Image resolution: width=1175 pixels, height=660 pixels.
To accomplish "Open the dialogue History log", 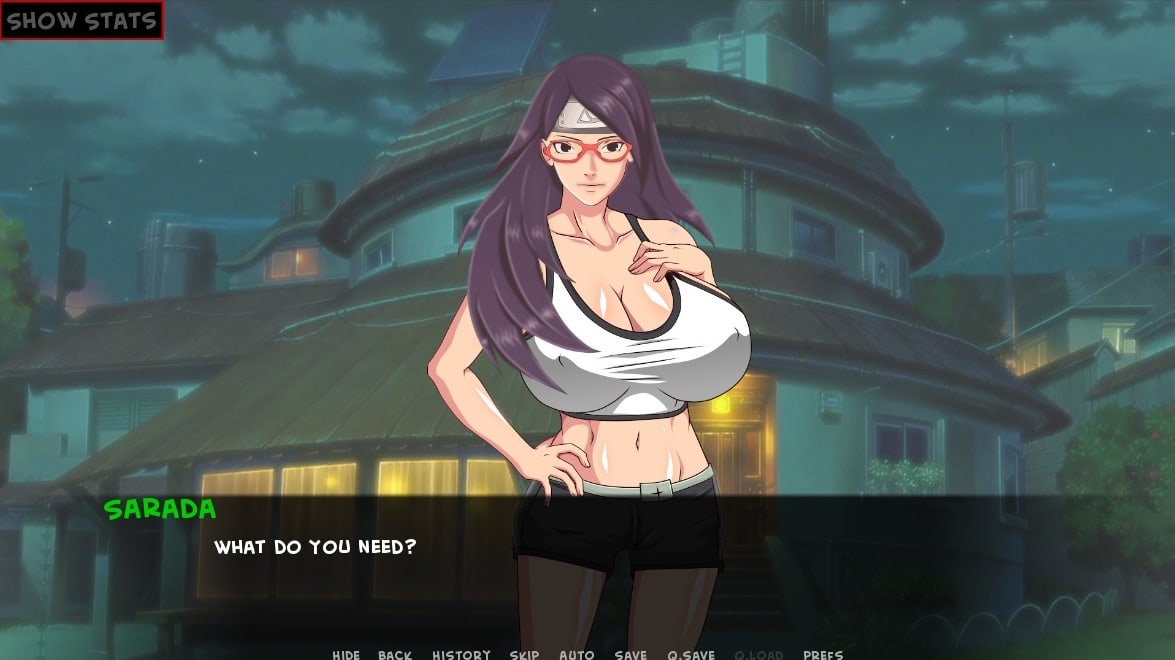I will [x=461, y=655].
